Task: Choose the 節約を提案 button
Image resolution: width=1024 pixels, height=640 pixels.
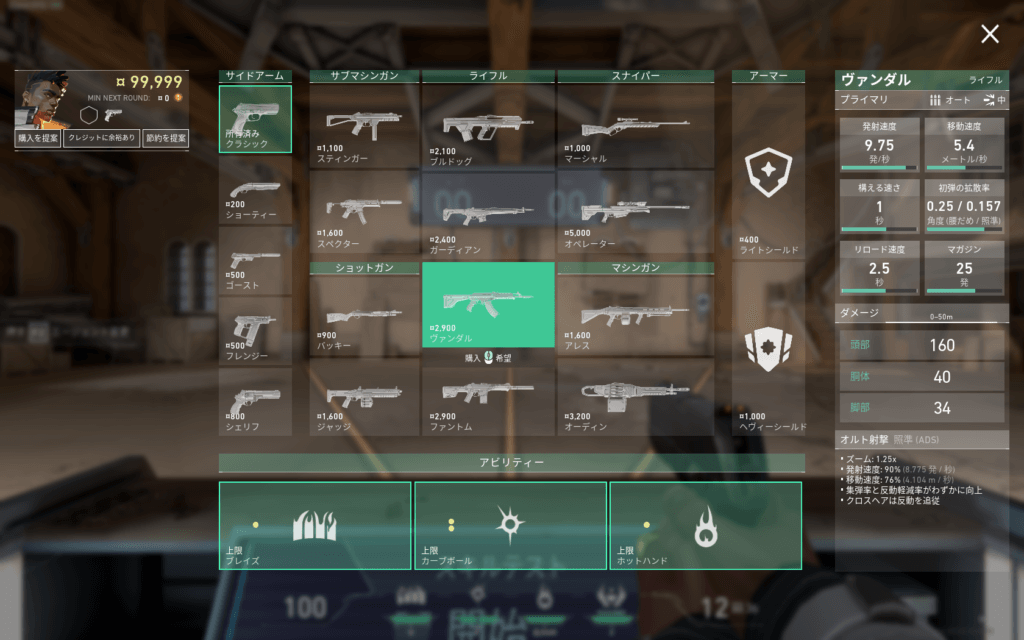Action: coord(165,137)
